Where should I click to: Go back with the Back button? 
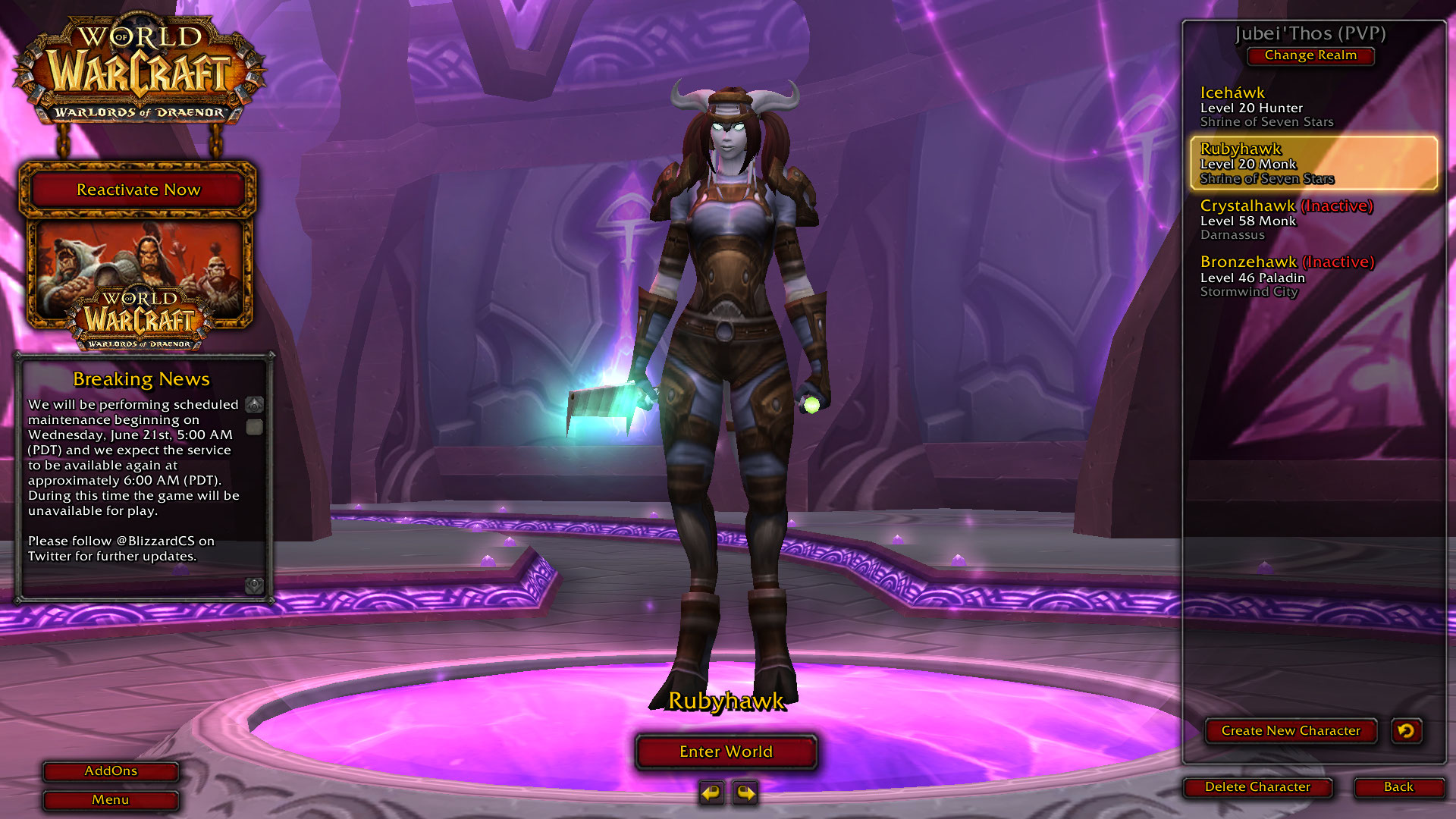1398,787
